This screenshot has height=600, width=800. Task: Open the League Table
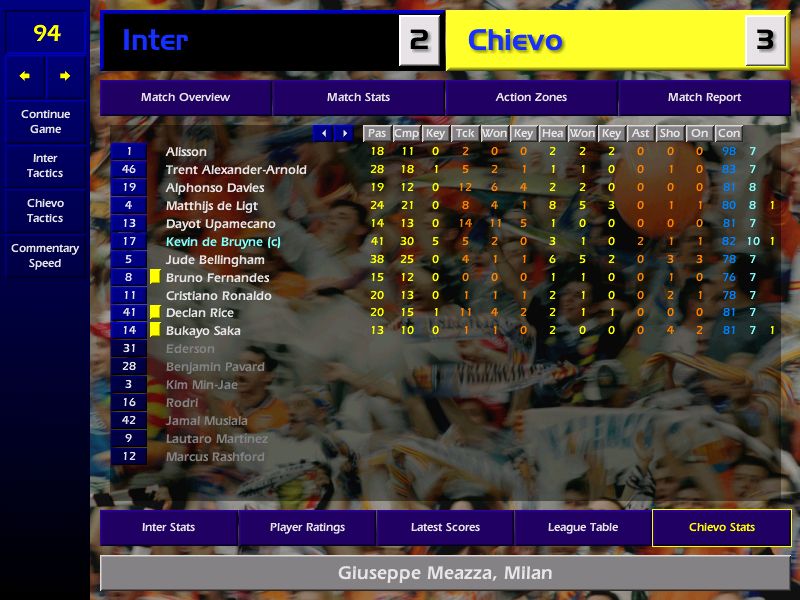583,527
